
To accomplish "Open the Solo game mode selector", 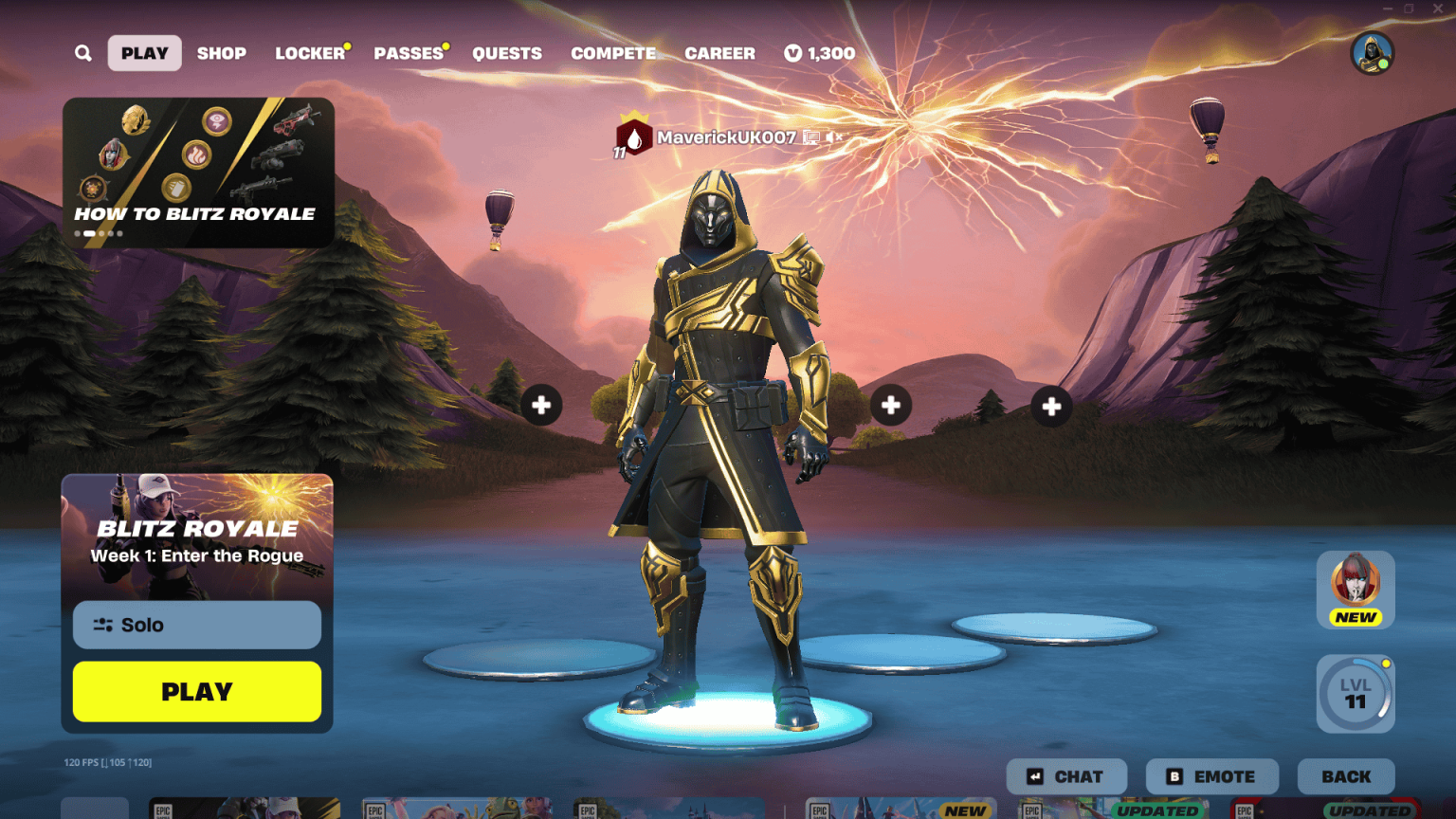I will (x=196, y=625).
